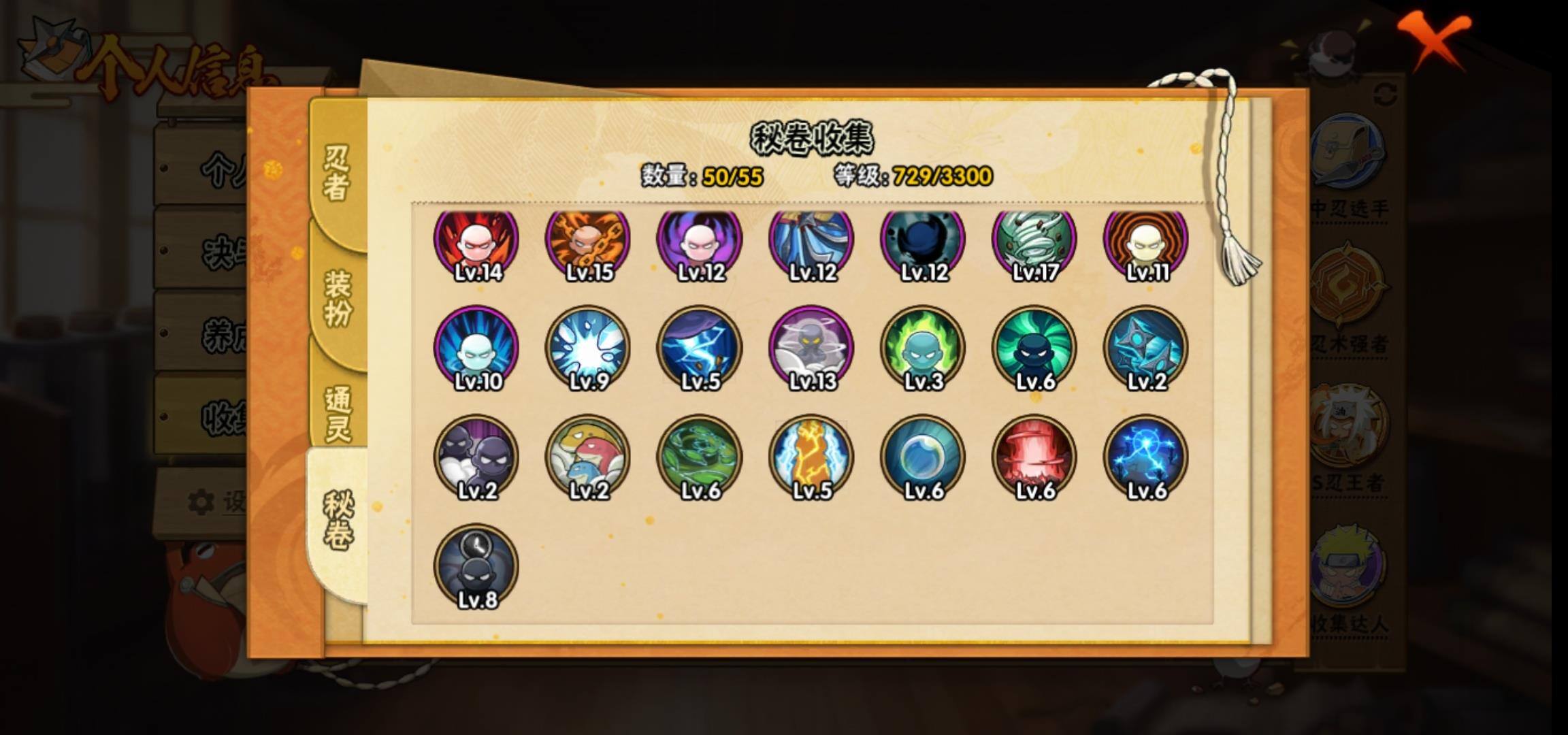Select the Lv.8 dark shadow figure scroll
1568x735 pixels.
point(476,566)
